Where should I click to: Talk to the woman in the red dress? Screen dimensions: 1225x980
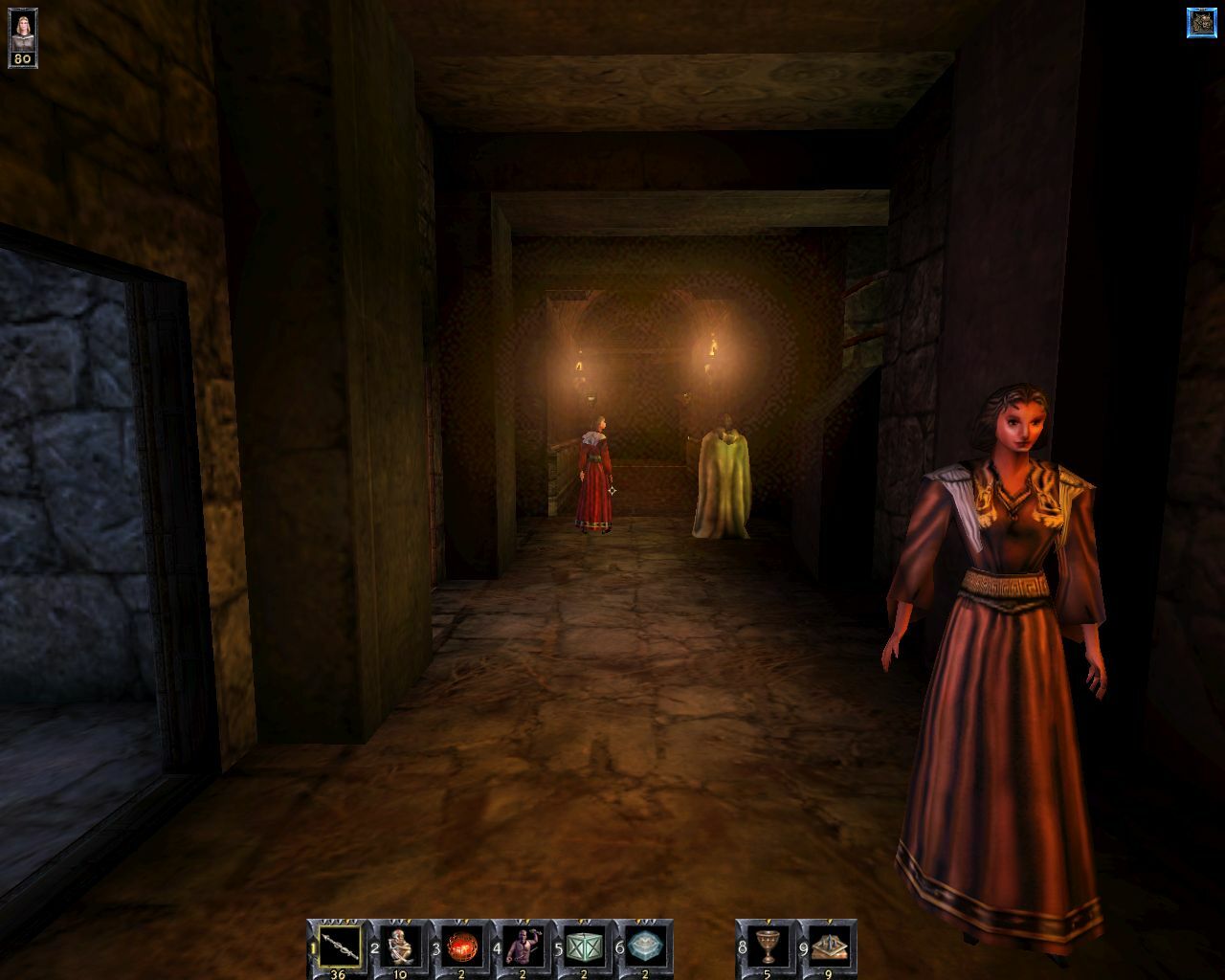point(595,474)
